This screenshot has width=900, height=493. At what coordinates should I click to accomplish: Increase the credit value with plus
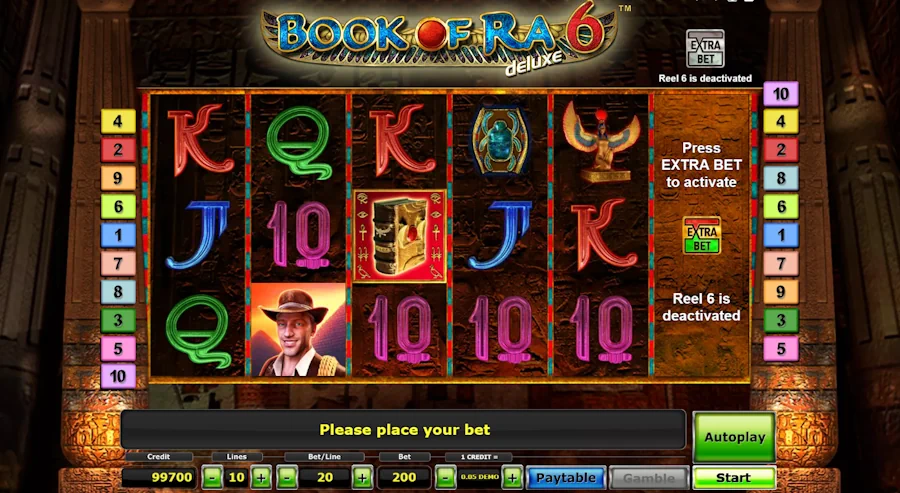click(511, 477)
